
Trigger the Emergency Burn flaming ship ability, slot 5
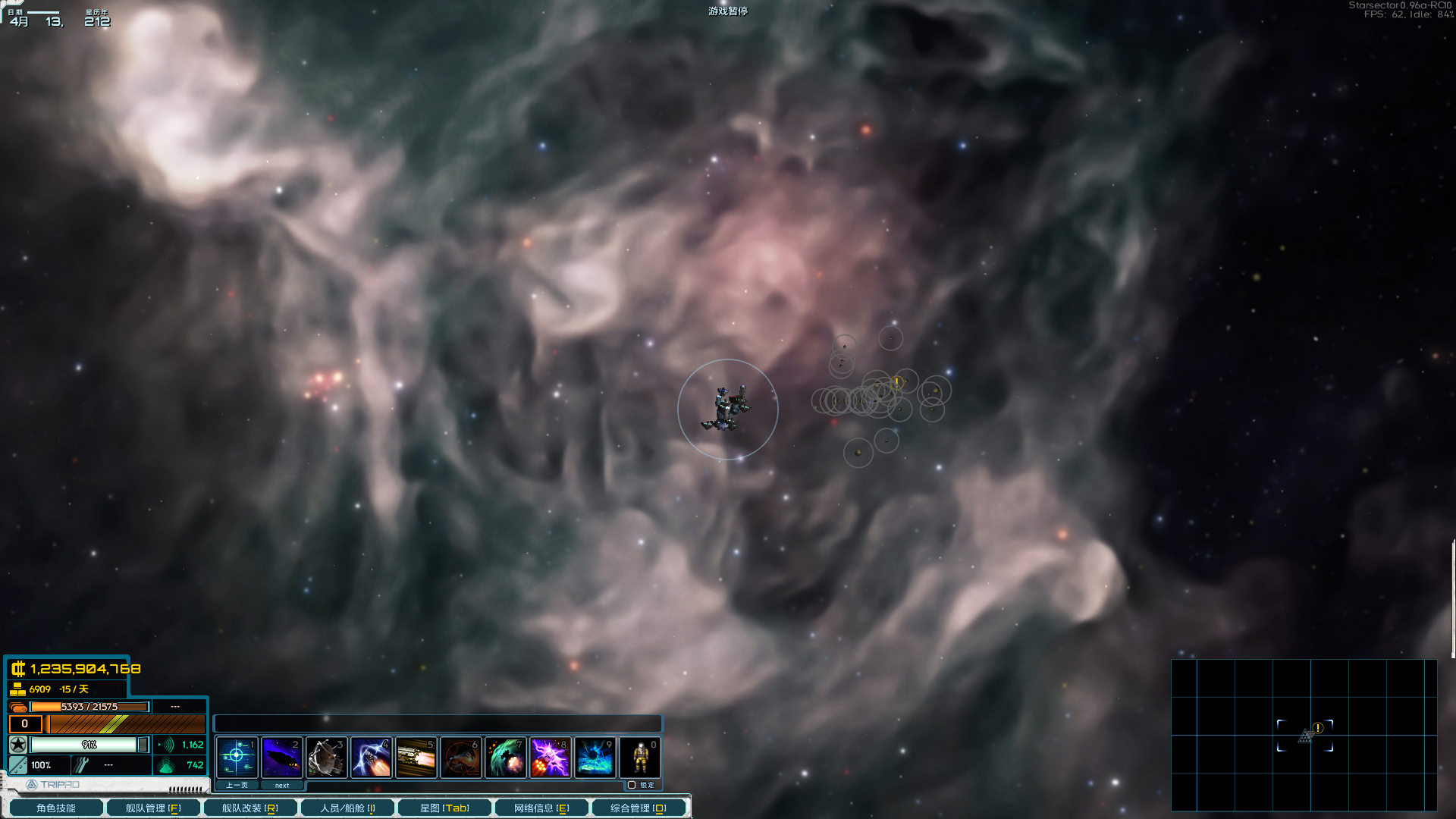416,756
